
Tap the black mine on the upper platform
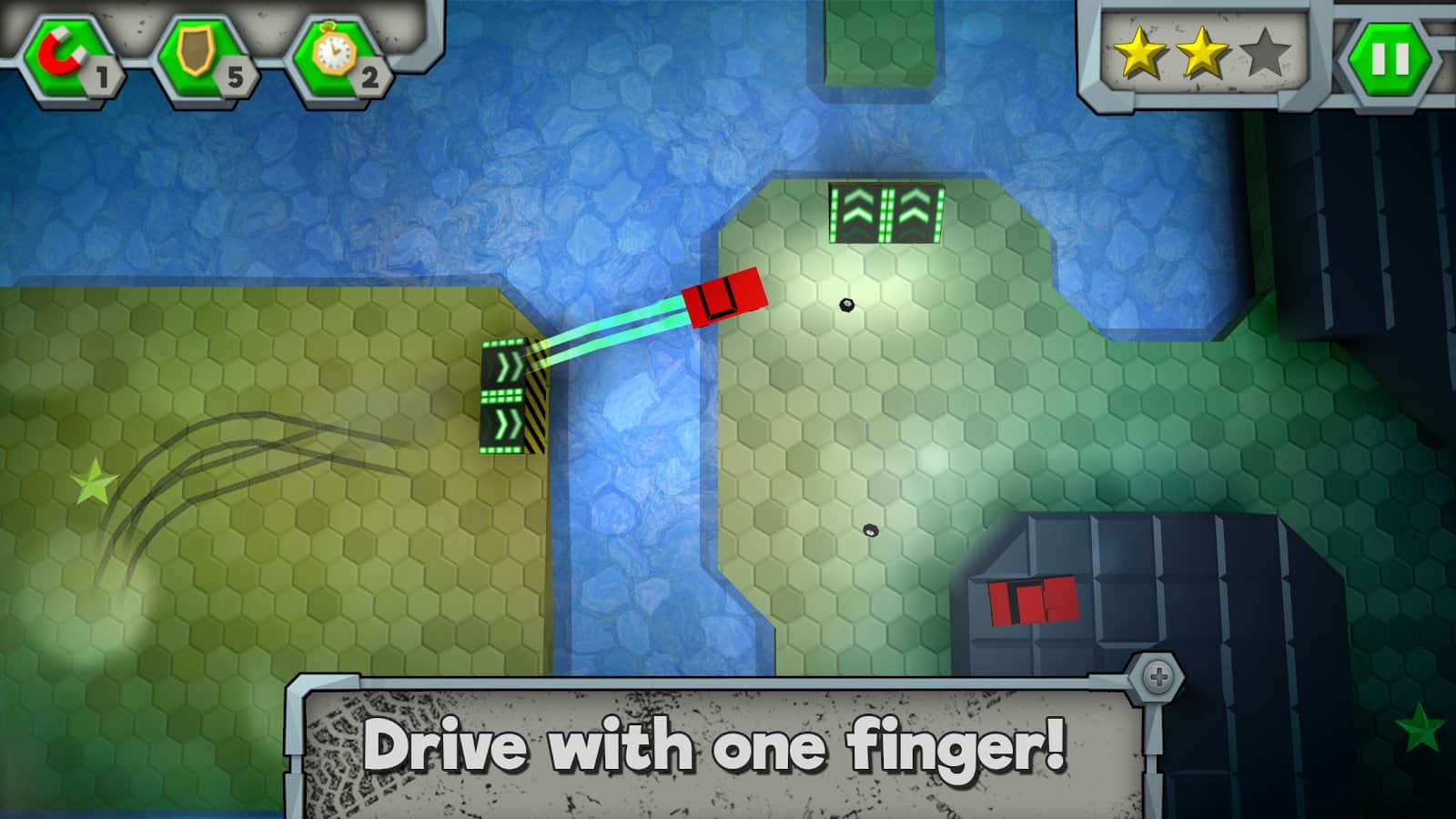point(845,303)
